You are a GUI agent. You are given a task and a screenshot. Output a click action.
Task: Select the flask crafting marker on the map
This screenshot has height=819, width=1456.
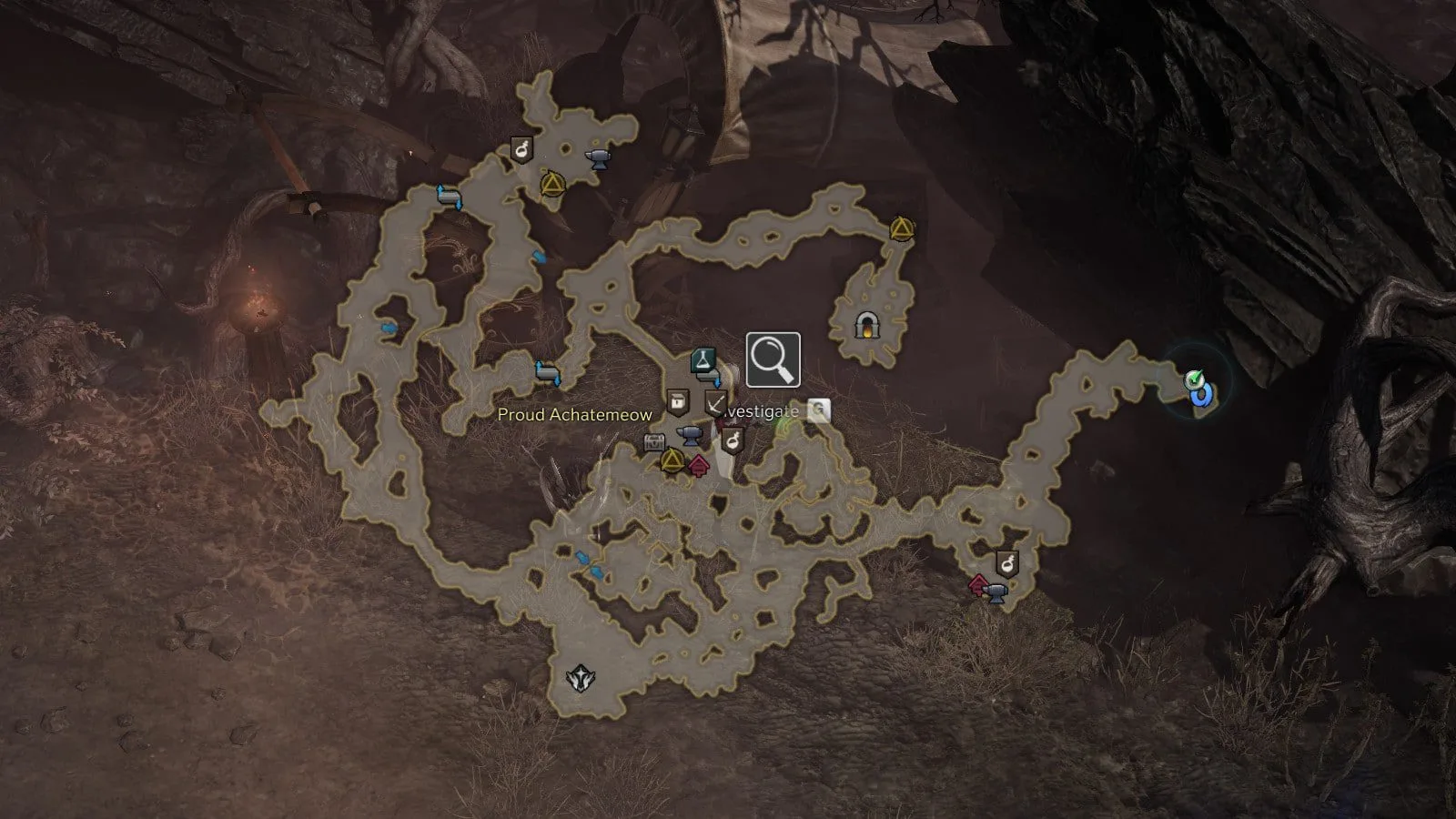coord(703,359)
